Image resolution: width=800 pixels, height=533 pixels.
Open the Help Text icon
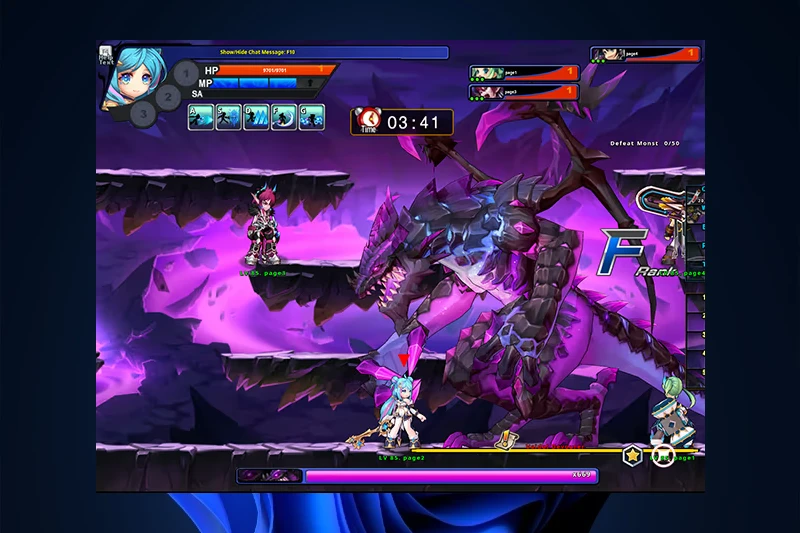point(105,55)
